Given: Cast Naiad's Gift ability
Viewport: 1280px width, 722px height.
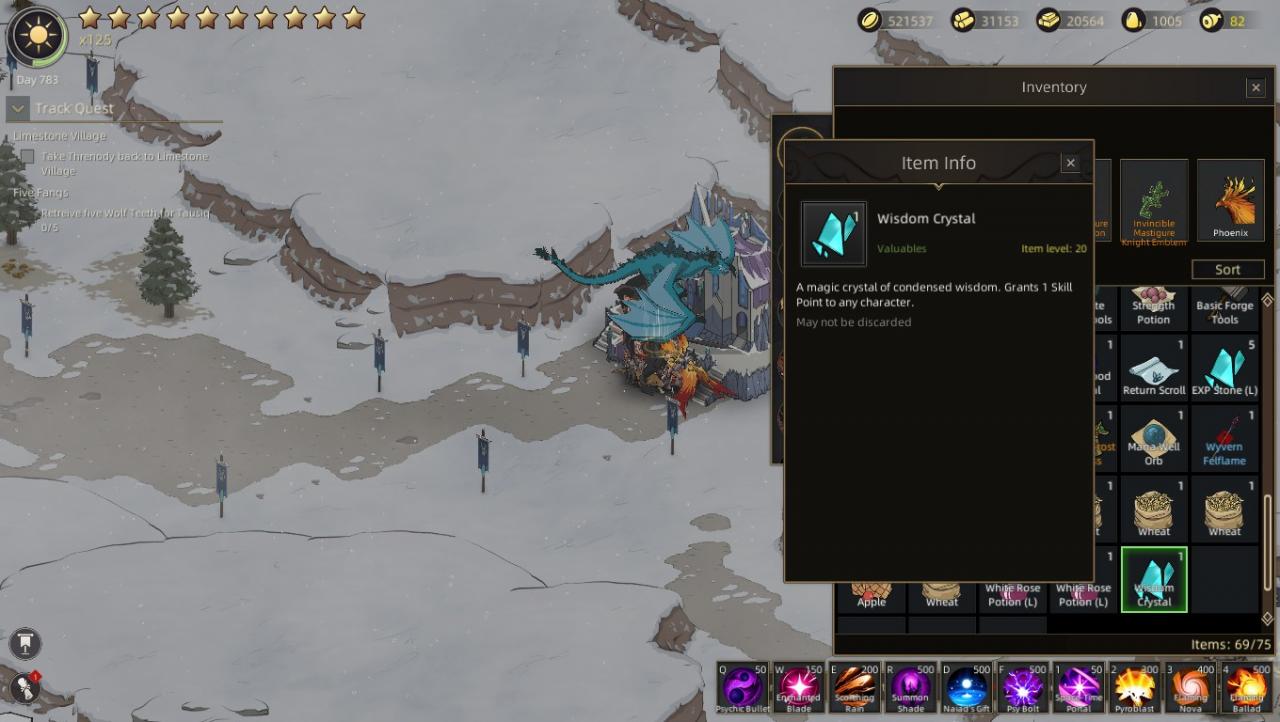Looking at the screenshot, I should (967, 687).
